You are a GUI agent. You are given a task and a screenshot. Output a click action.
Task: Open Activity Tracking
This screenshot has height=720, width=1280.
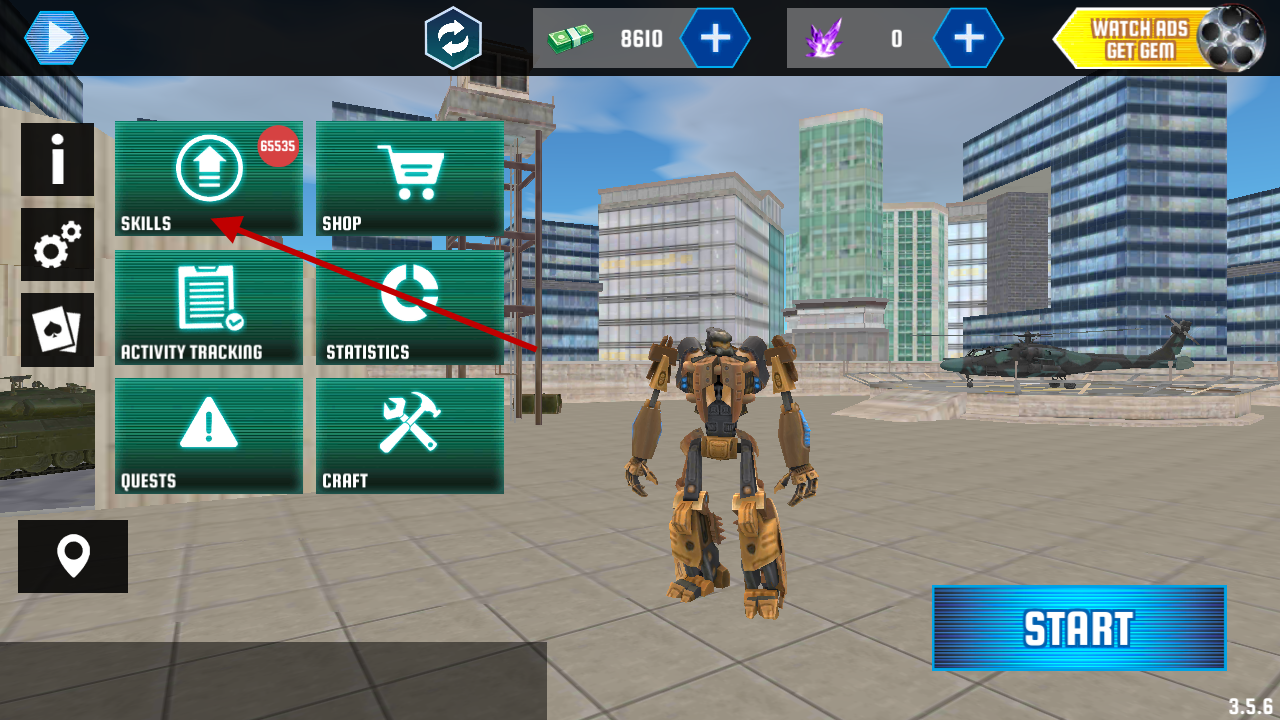pyautogui.click(x=208, y=307)
